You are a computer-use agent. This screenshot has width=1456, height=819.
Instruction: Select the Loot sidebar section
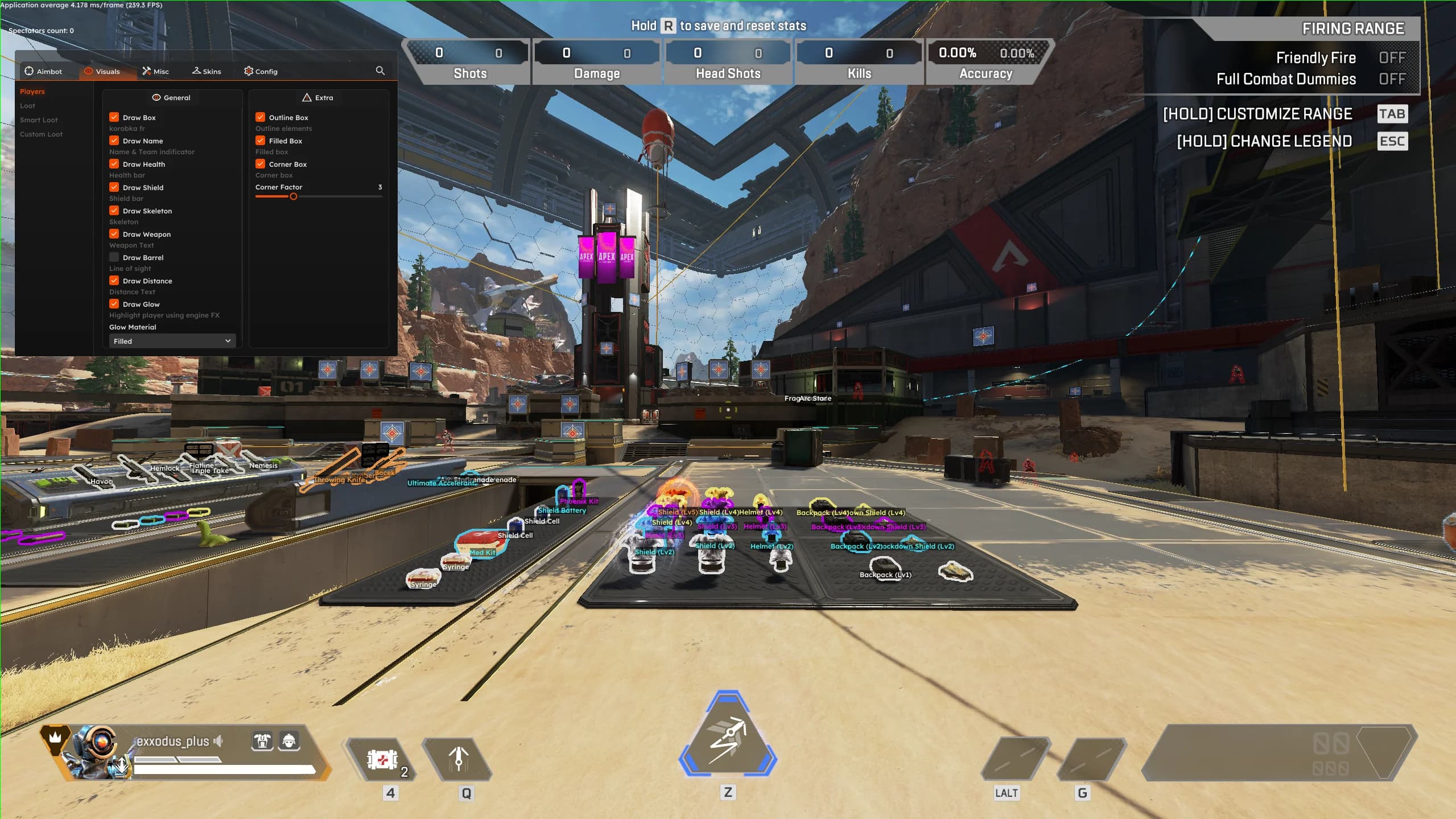[27, 105]
